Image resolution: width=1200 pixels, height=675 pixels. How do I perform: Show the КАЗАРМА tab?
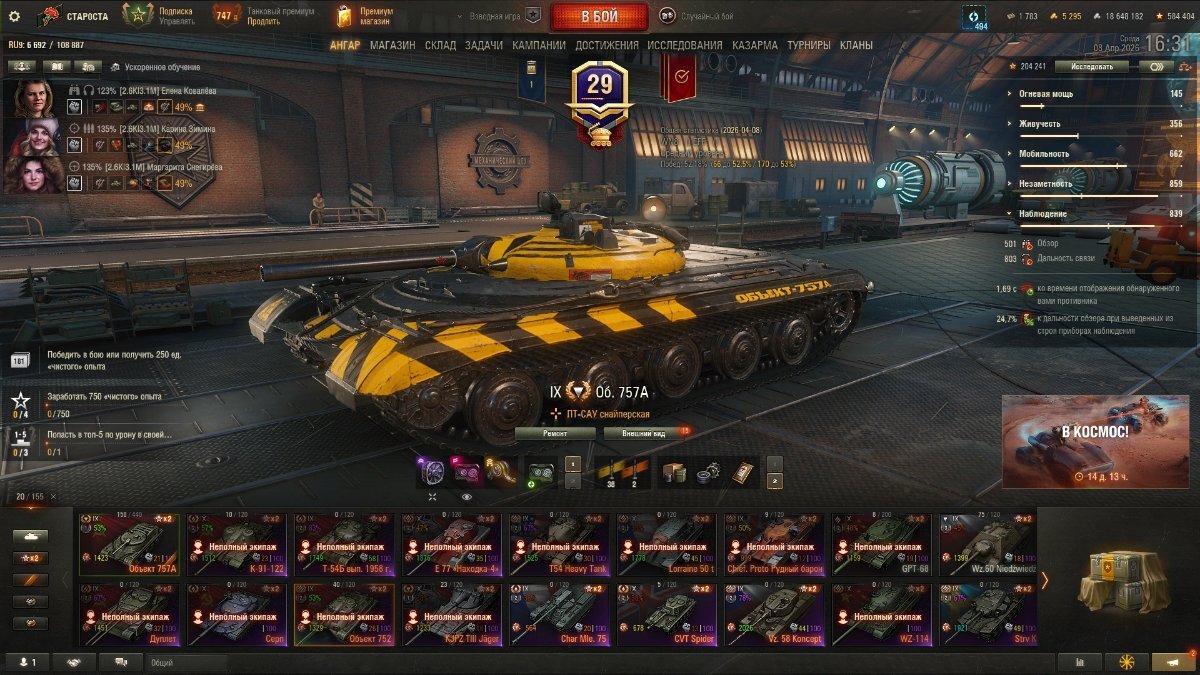(x=754, y=45)
